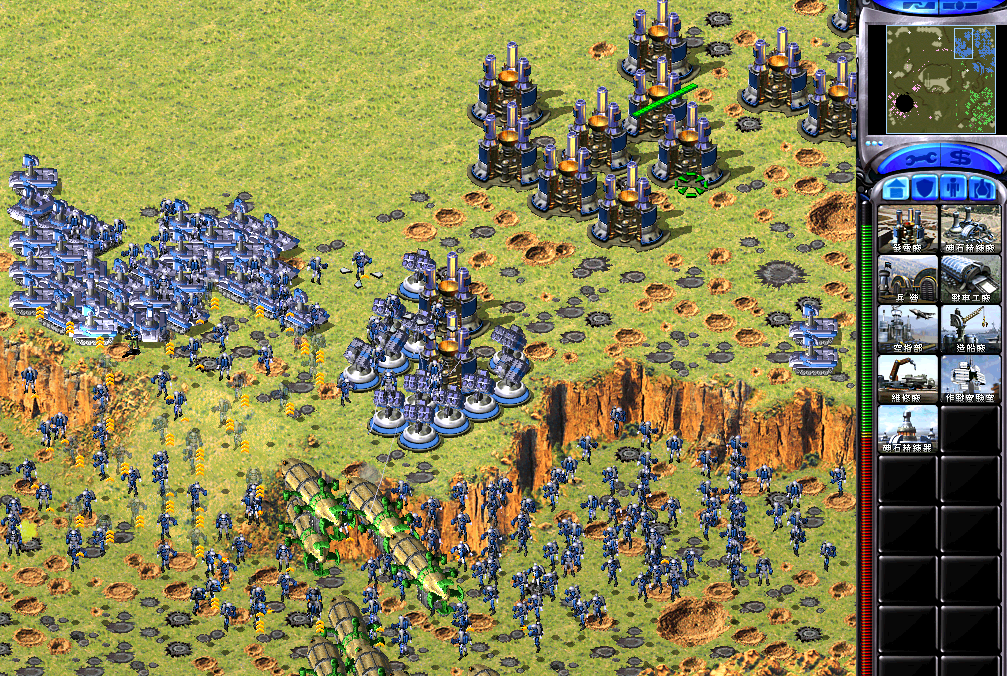Choose the Battle Lab (作戰實驗室) icon
This screenshot has height=676, width=1007.
(x=970, y=379)
